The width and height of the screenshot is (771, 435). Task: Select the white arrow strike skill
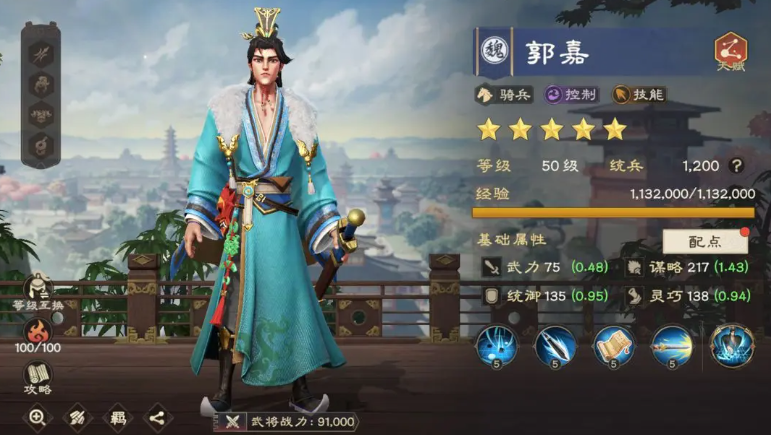pyautogui.click(x=555, y=347)
